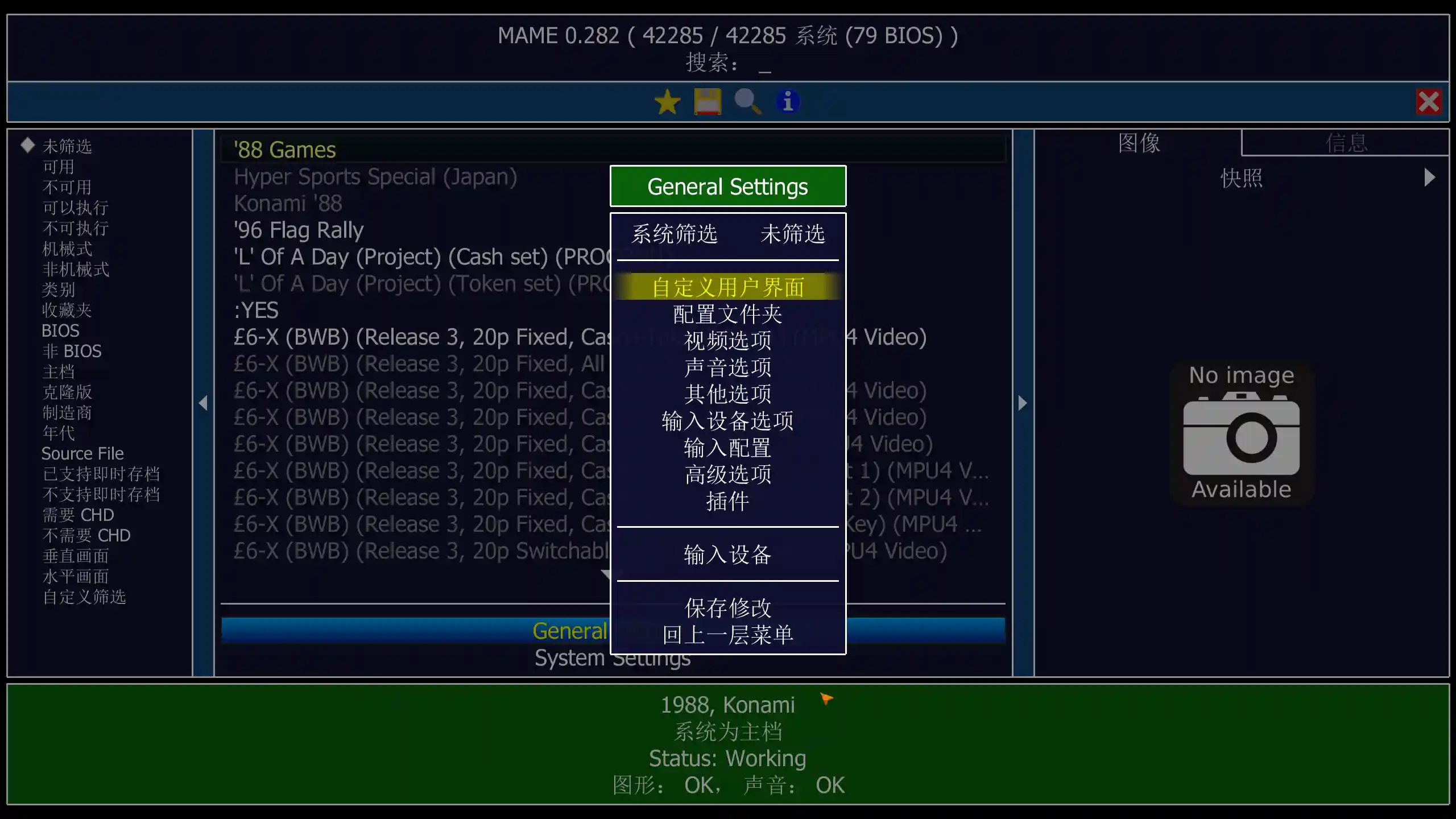The width and height of the screenshot is (1456, 819).
Task: Open the magnifying glass search icon
Action: click(747, 102)
